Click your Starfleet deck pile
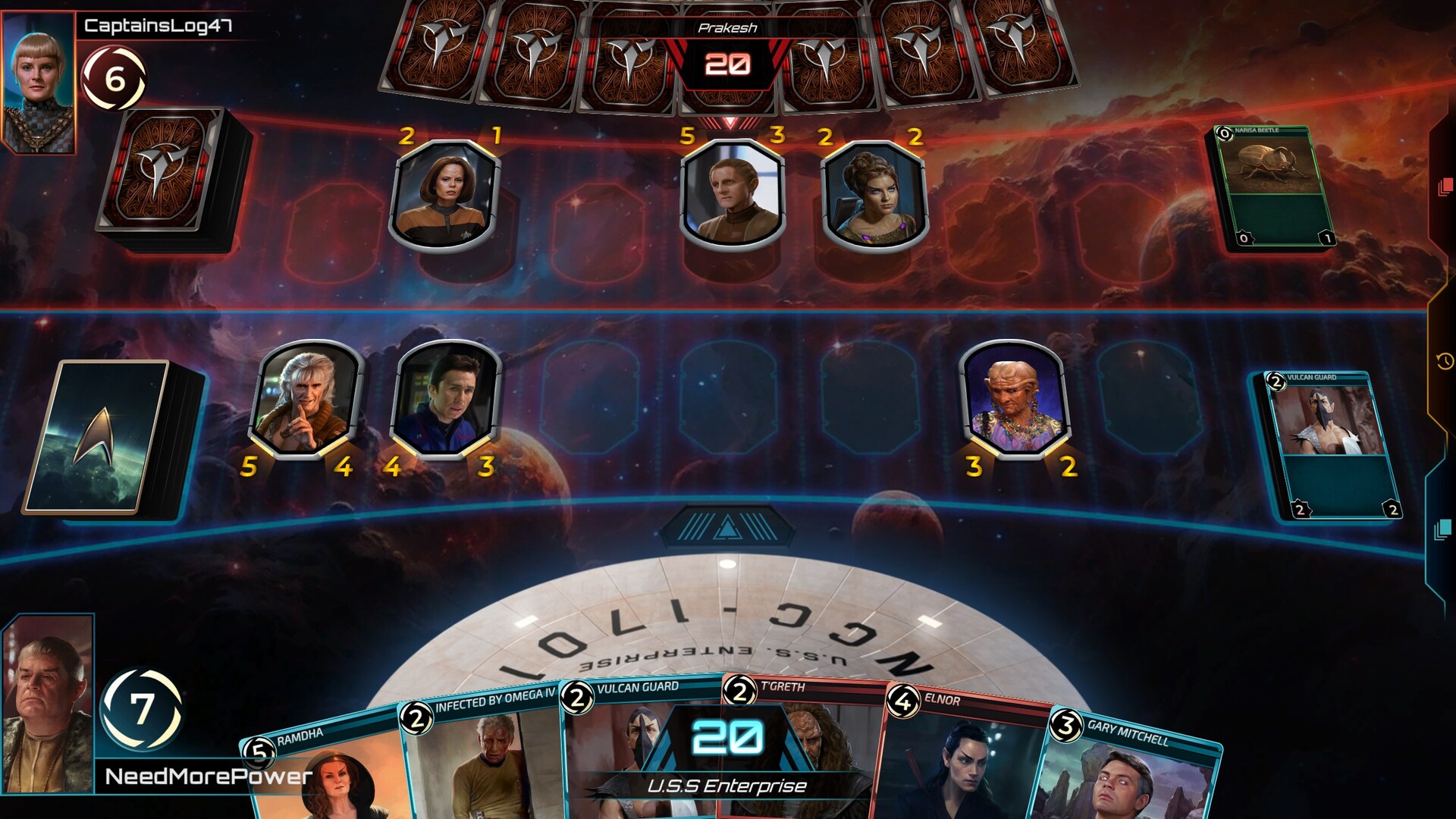Viewport: 1456px width, 819px height. point(114,438)
